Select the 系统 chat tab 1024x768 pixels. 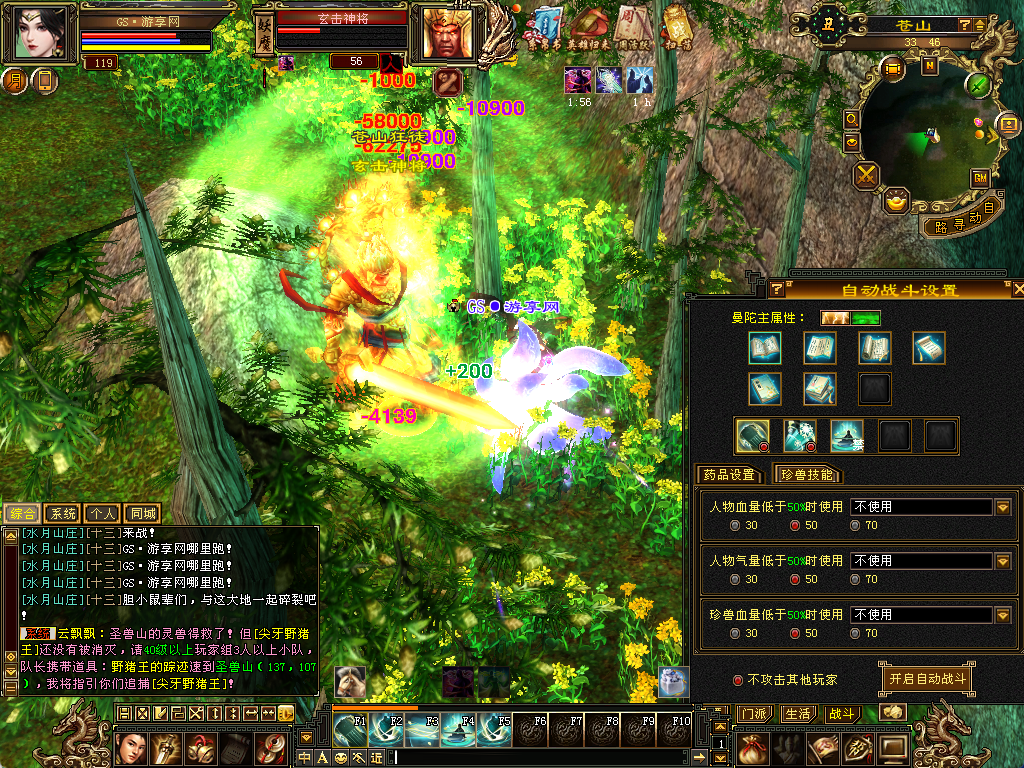click(x=63, y=514)
